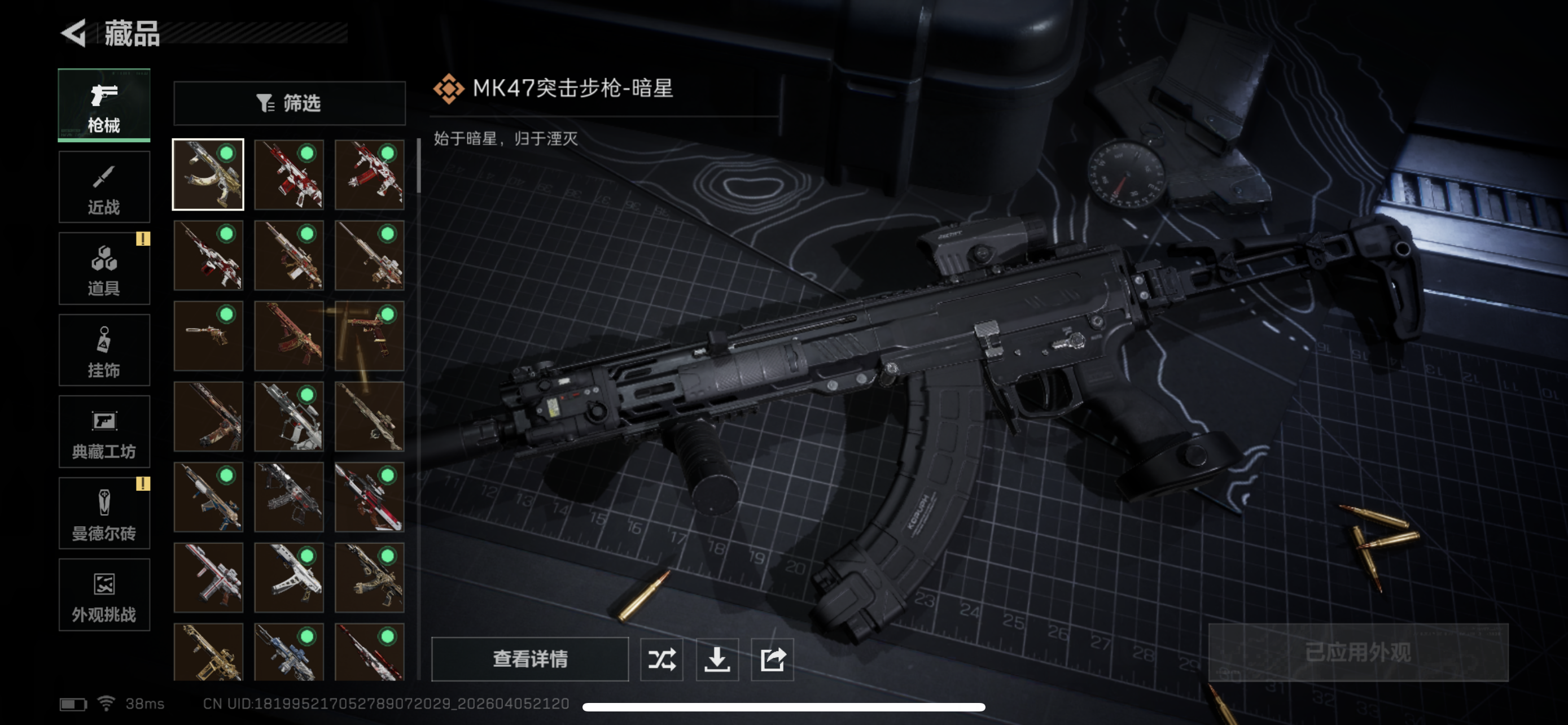Select the 曼德尔砖 Mandel brick icon
The height and width of the screenshot is (725, 1568).
tap(103, 513)
